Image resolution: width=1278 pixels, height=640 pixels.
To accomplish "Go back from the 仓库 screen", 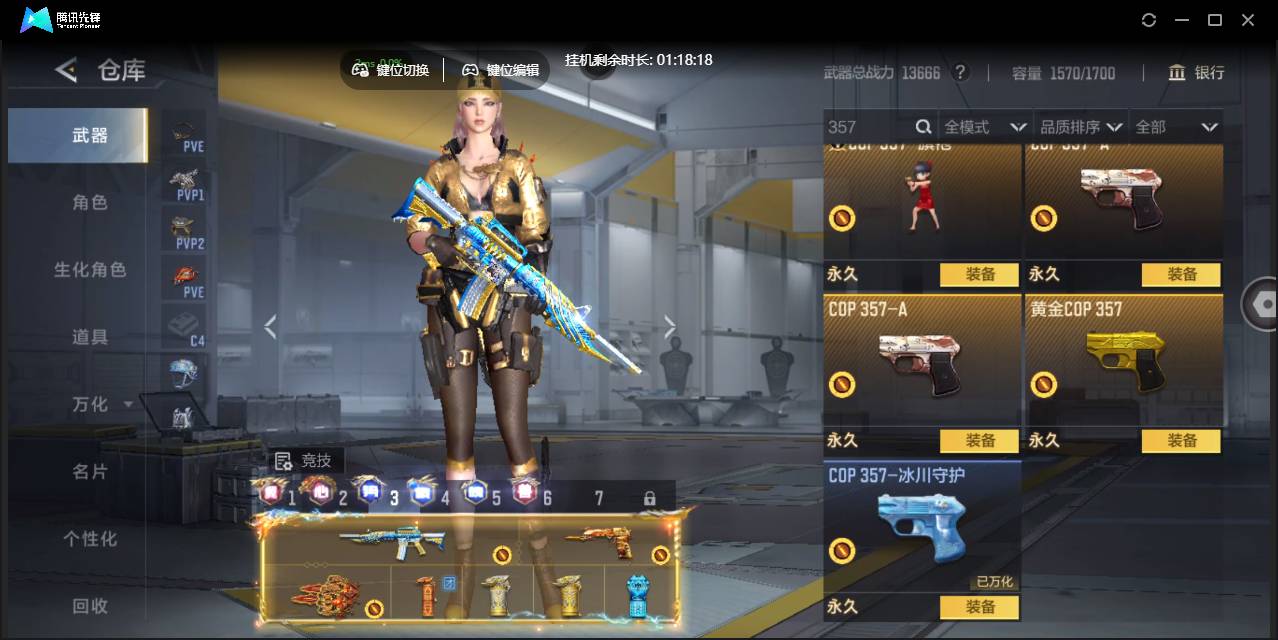I will pos(66,70).
